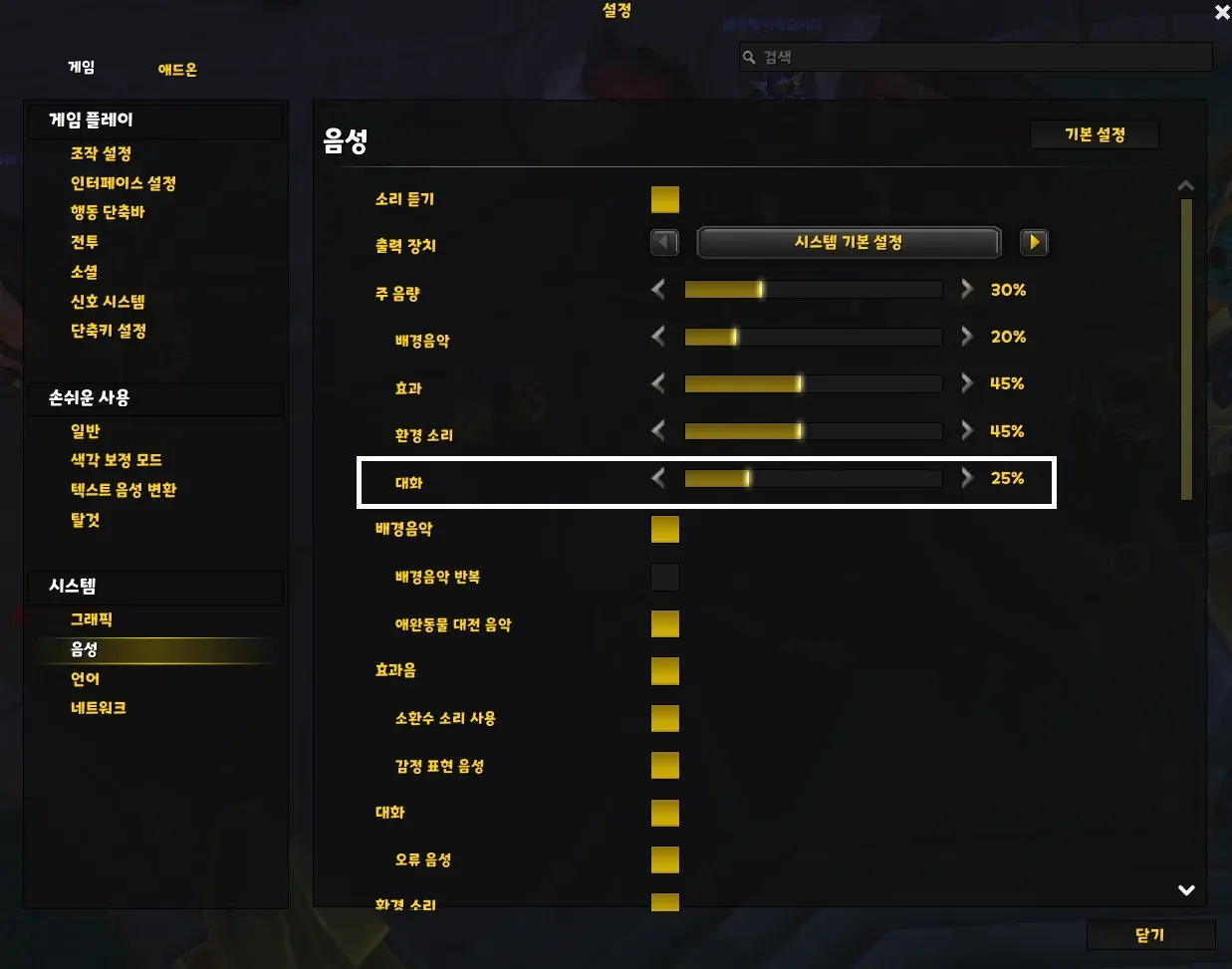
Task: Open the 시스템 기본 설정 output device dropdown
Action: tap(848, 242)
